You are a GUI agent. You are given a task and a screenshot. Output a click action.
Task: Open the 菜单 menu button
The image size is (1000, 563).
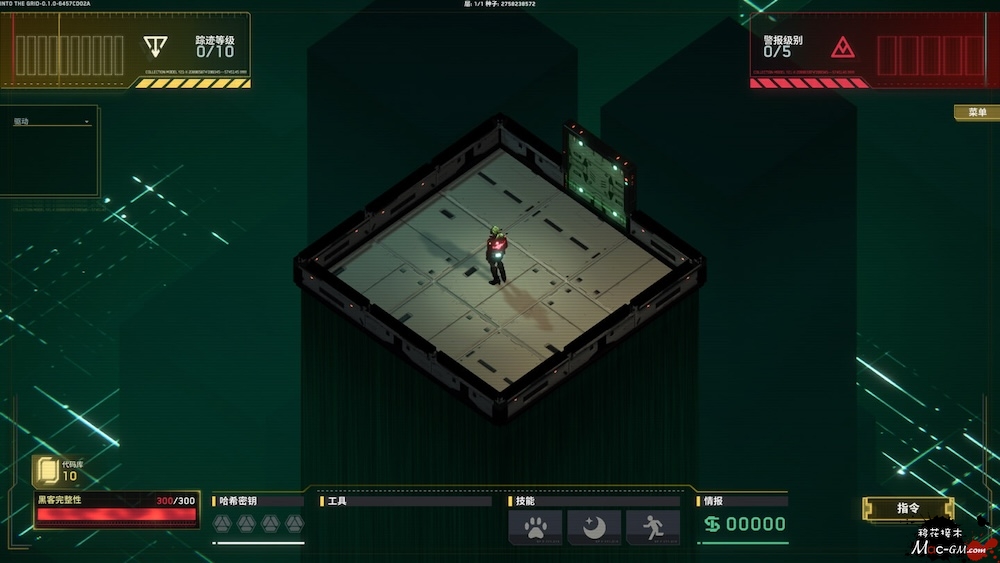pyautogui.click(x=976, y=113)
